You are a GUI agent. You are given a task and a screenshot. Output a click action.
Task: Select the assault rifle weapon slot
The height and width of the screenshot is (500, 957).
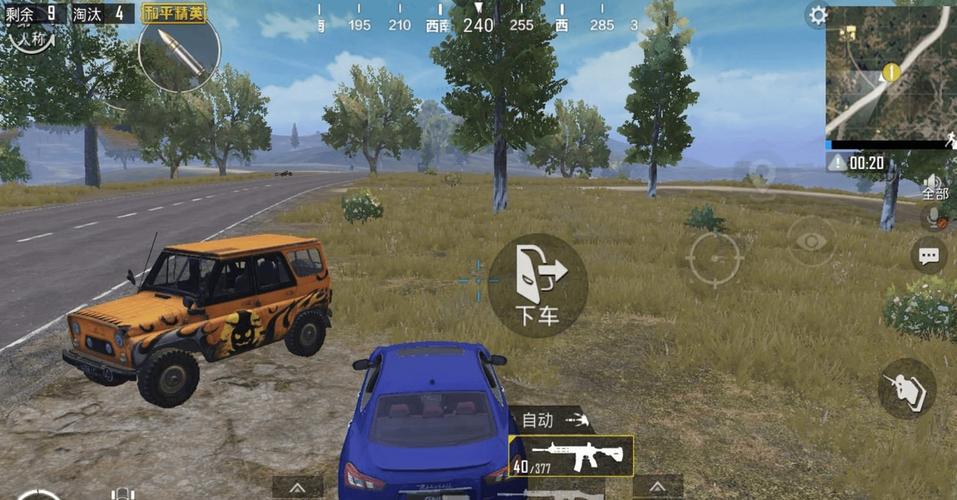[x=571, y=456]
